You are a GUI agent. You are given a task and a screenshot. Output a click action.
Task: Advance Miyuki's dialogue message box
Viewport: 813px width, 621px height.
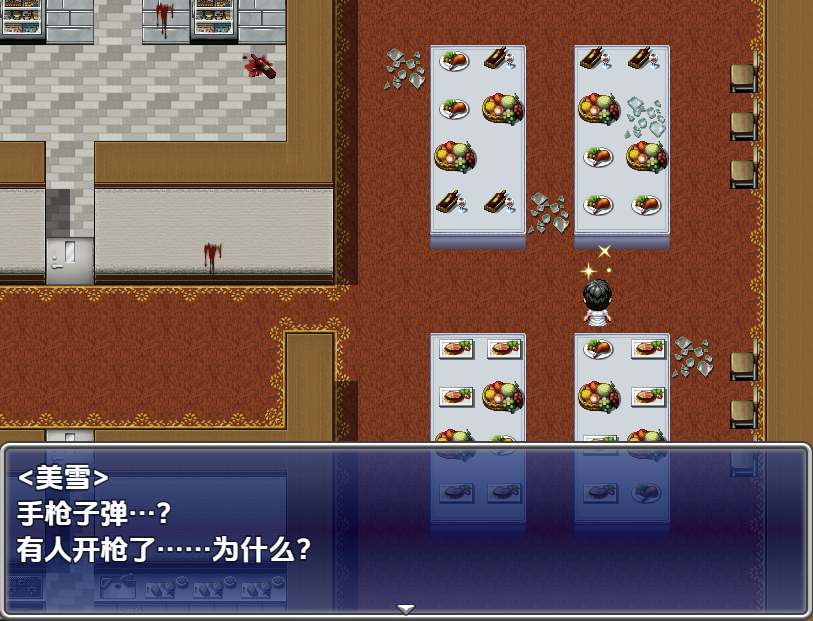pos(406,528)
